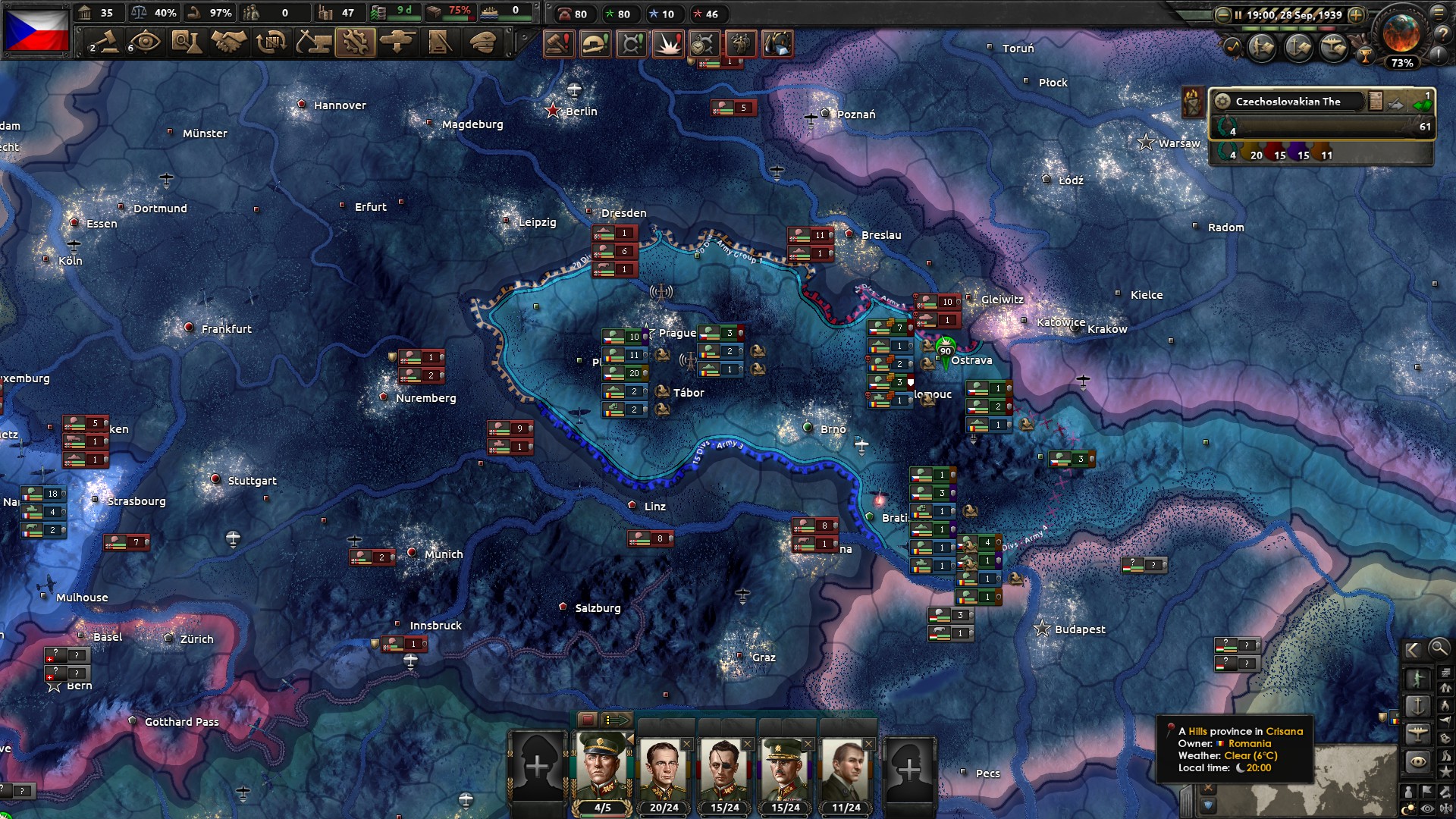
Task: Open the Construction crane menu
Action: tap(312, 42)
